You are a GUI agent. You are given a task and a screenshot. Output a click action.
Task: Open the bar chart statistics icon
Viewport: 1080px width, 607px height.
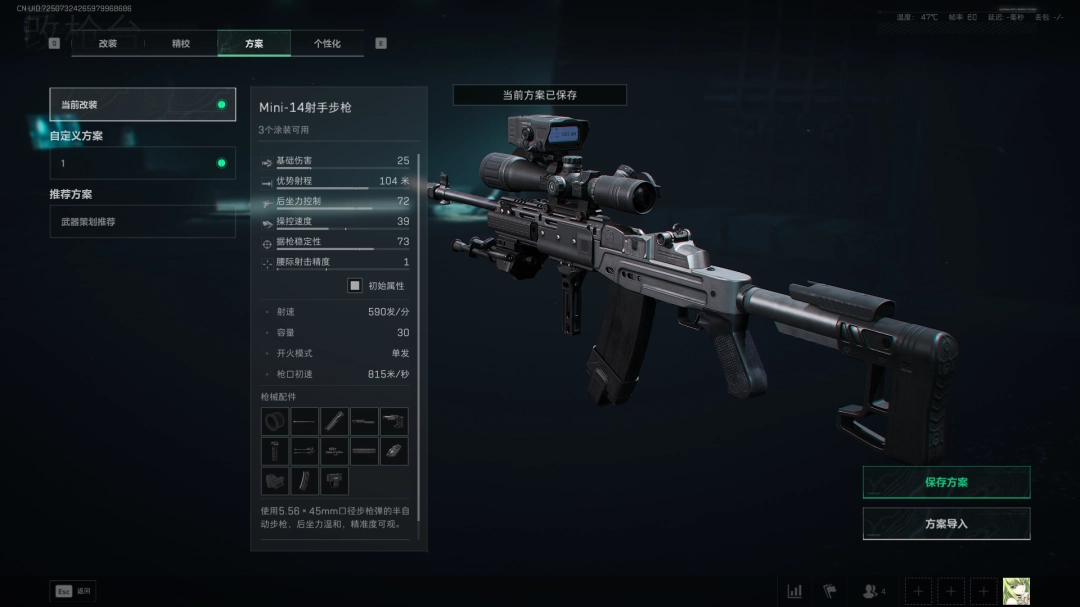(794, 591)
